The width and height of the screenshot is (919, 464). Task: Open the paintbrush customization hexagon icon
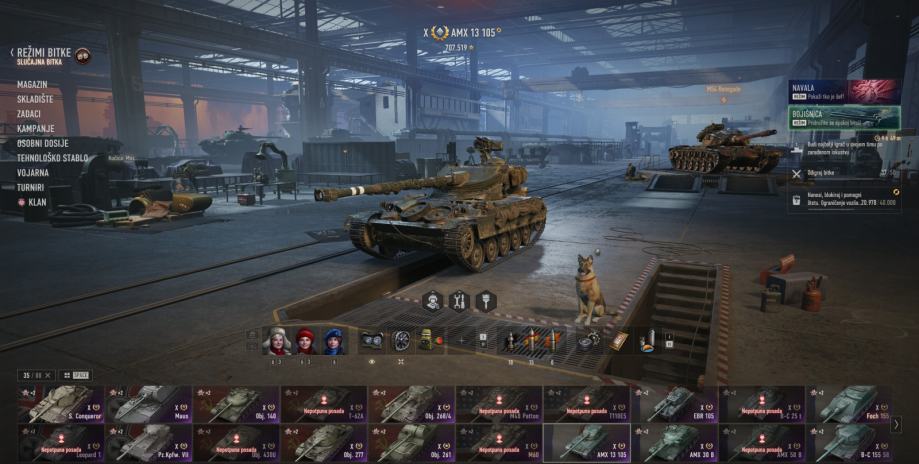pos(486,300)
